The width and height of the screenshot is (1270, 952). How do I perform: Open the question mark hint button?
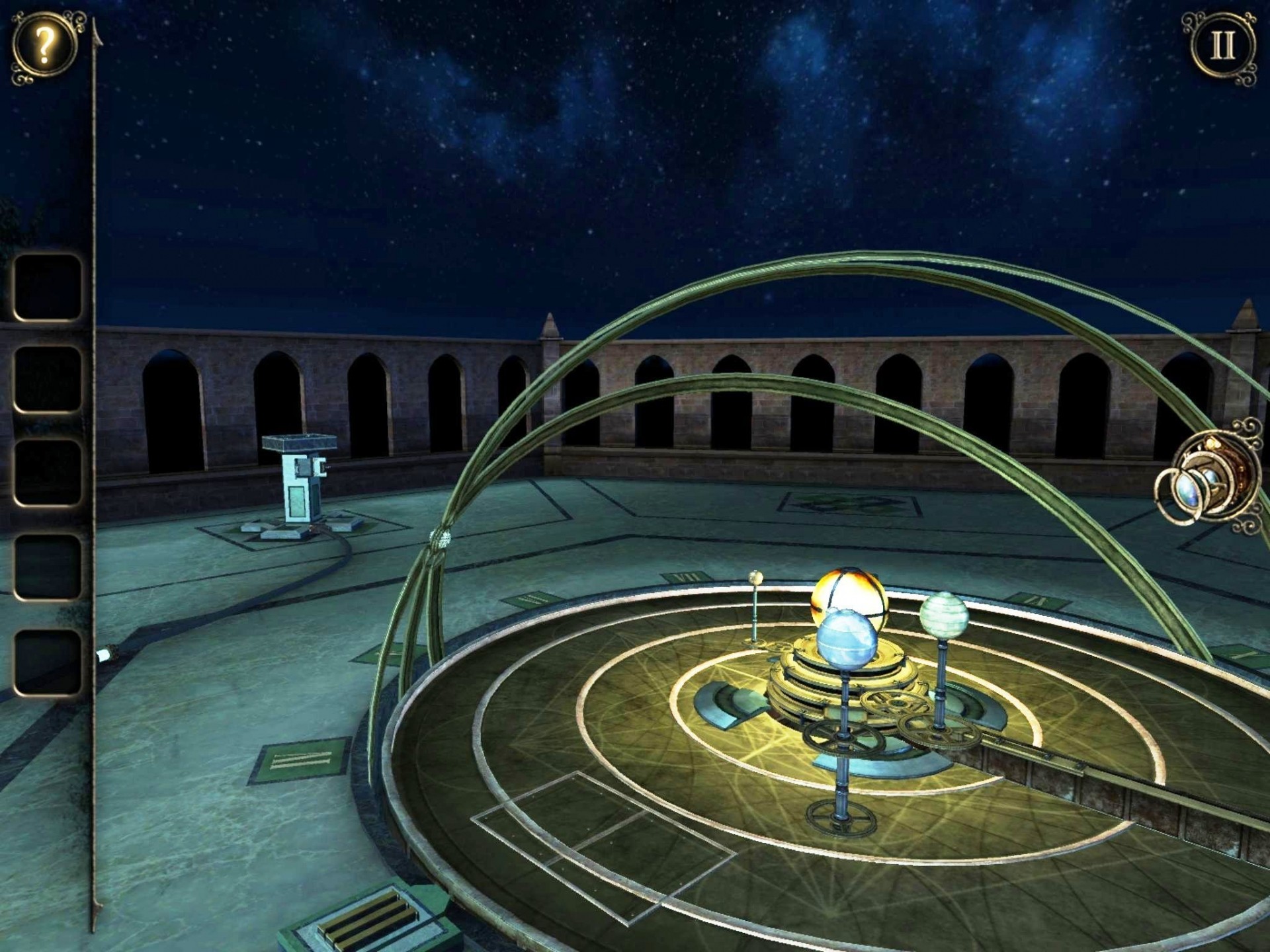coord(44,46)
